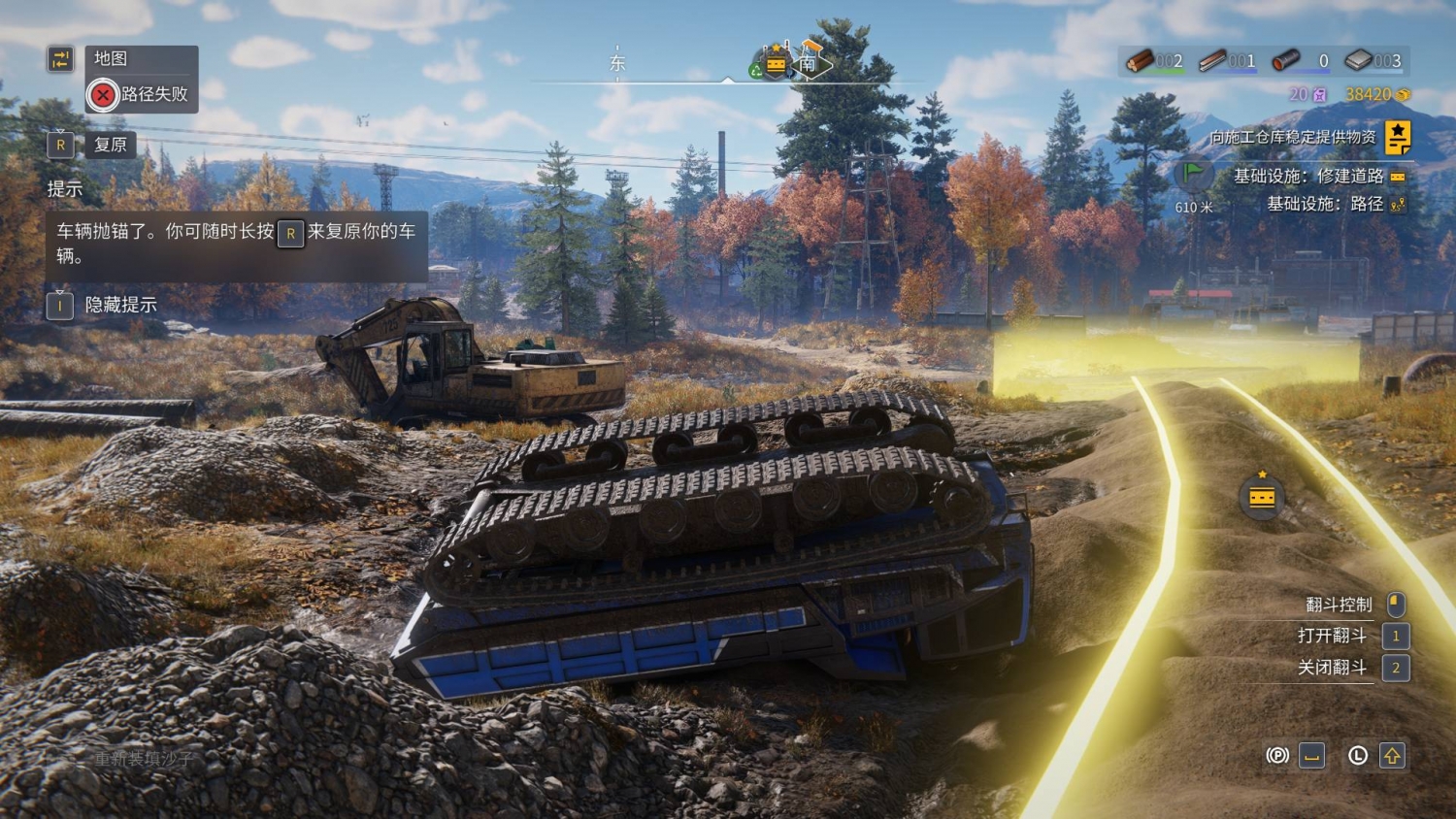Click the red 路径失败 route-failed icon
Screen dimensions: 1456x819
tap(102, 95)
